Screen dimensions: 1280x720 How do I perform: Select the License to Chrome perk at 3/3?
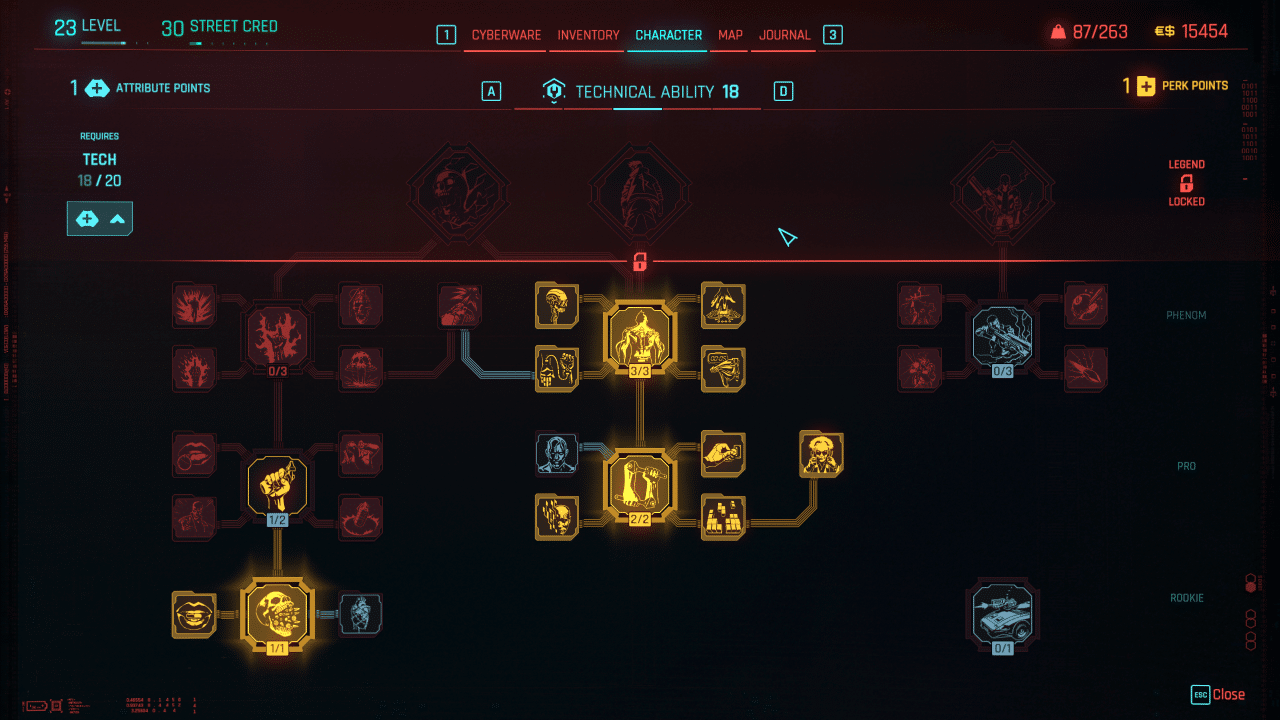click(x=640, y=335)
